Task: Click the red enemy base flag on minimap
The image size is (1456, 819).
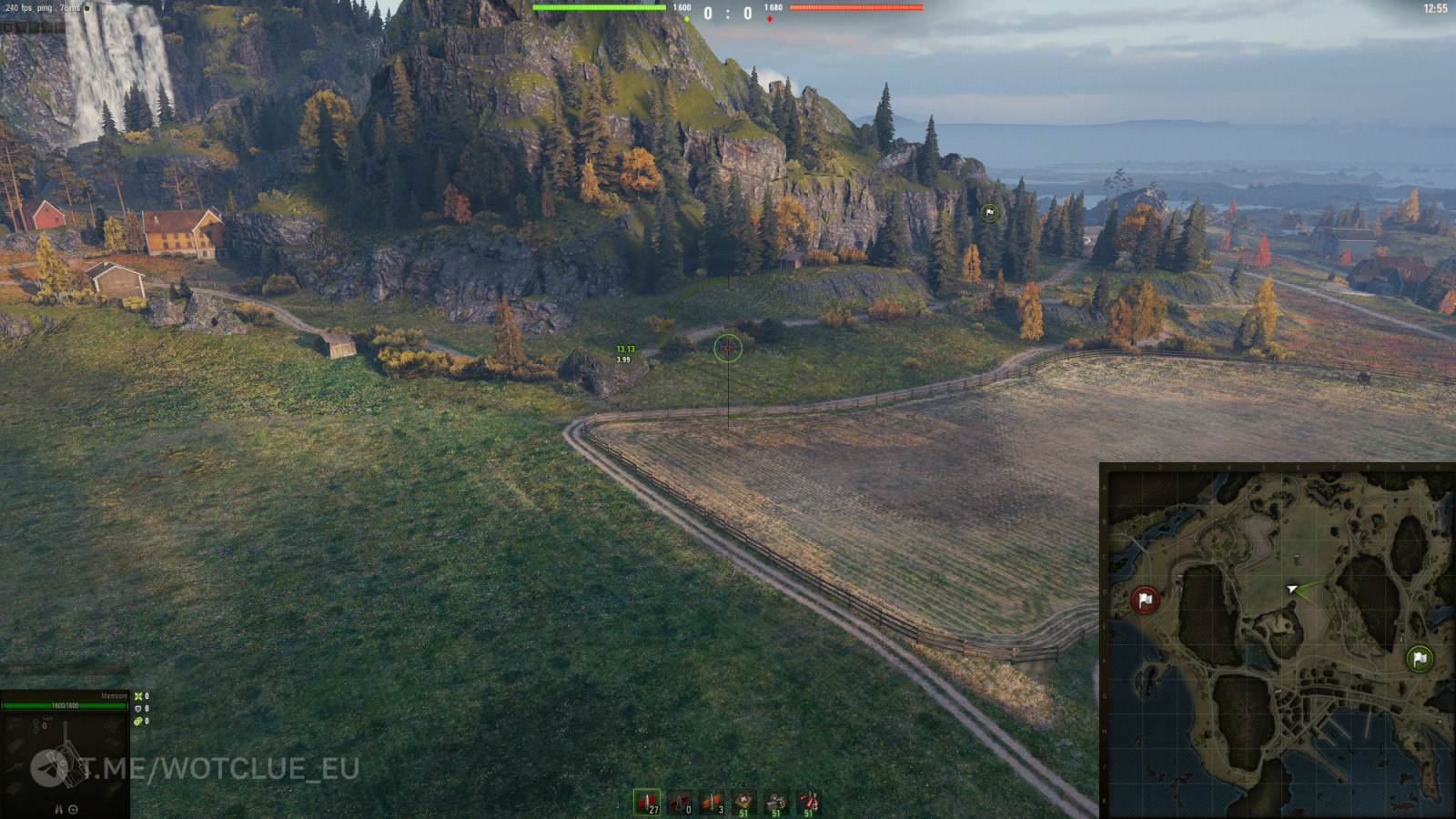Action: 1145,600
